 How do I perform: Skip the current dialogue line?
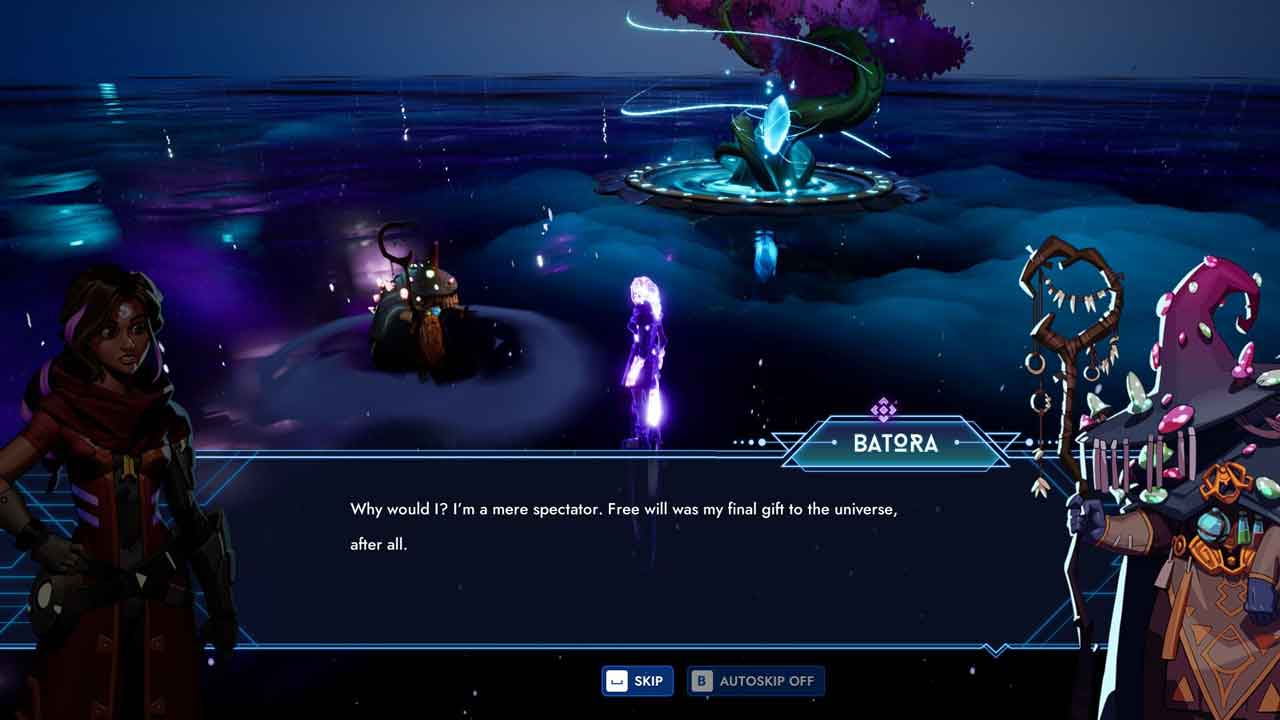(637, 681)
